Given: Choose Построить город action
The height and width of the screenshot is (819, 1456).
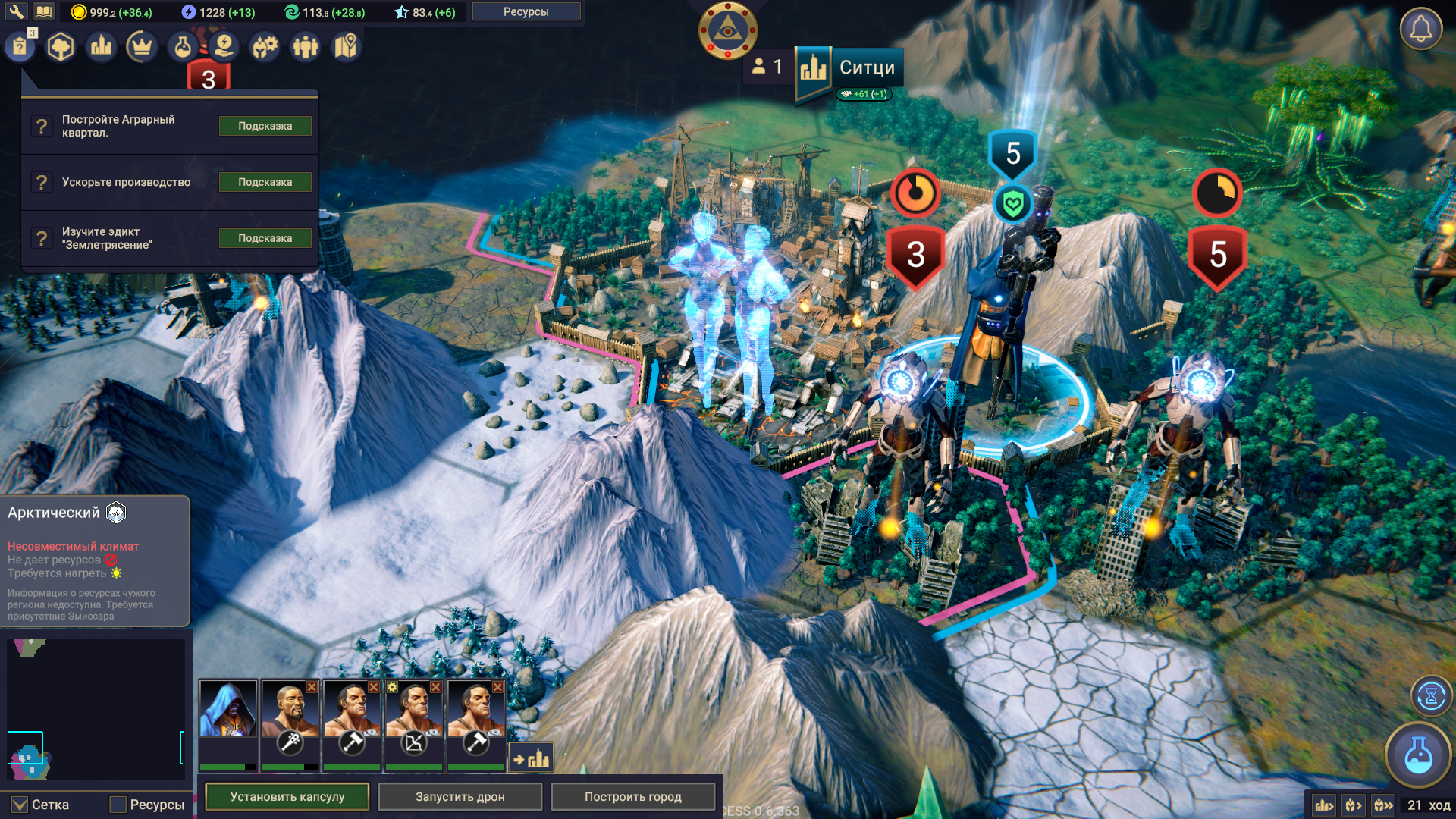Looking at the screenshot, I should pyautogui.click(x=632, y=796).
